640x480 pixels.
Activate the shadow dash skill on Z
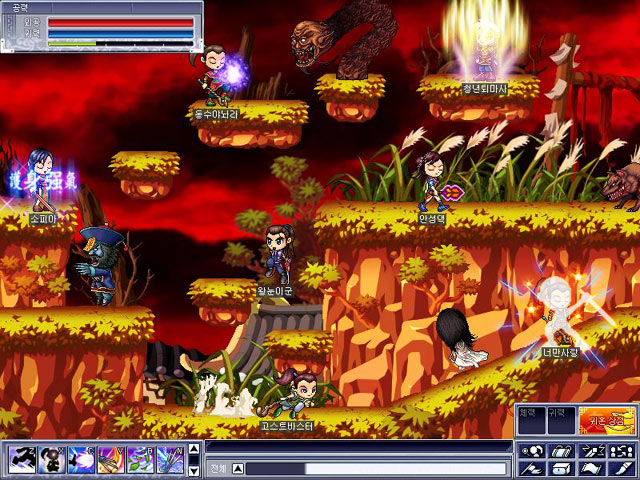tap(22, 459)
